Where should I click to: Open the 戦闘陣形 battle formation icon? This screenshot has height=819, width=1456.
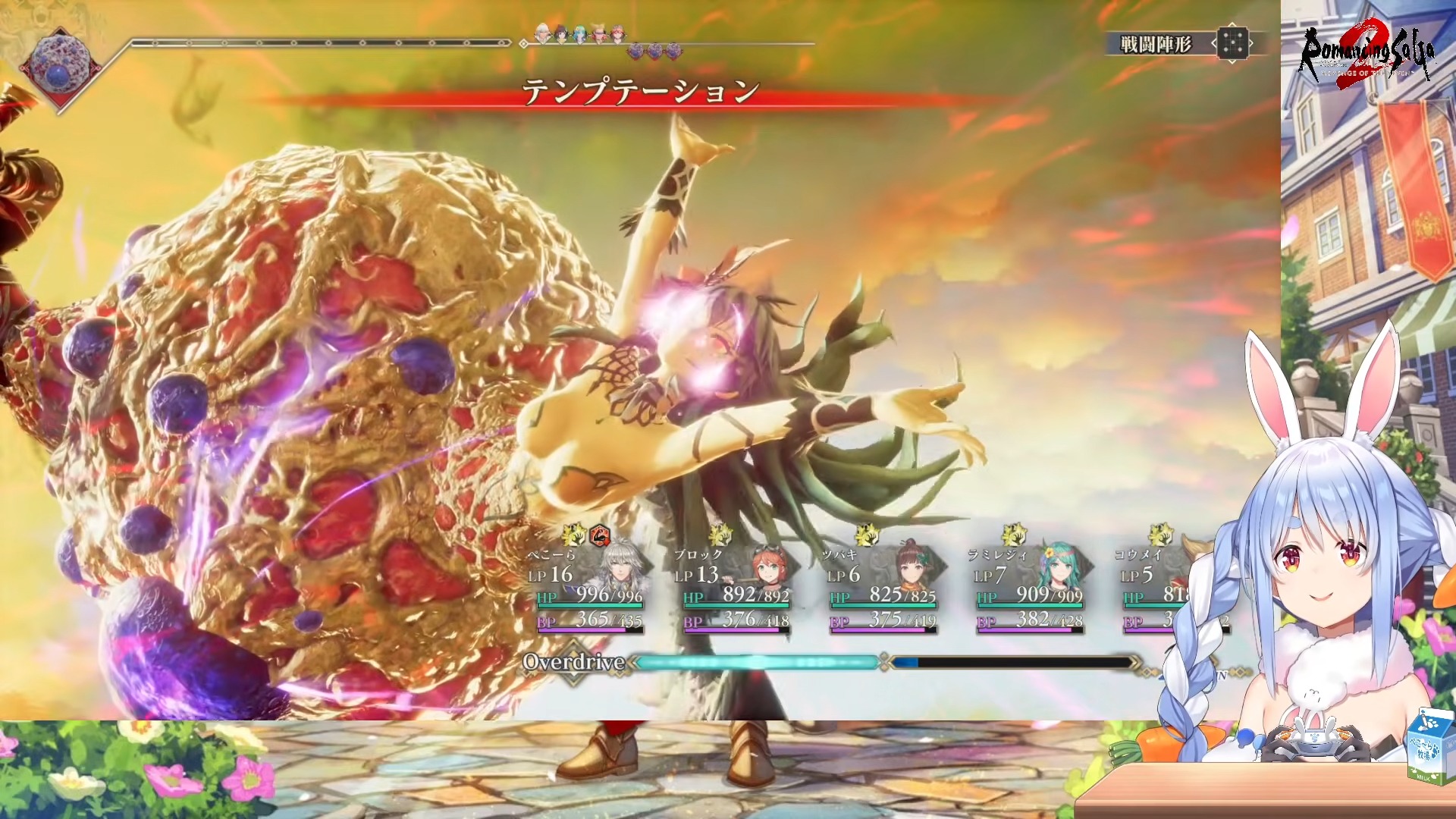point(1233,44)
